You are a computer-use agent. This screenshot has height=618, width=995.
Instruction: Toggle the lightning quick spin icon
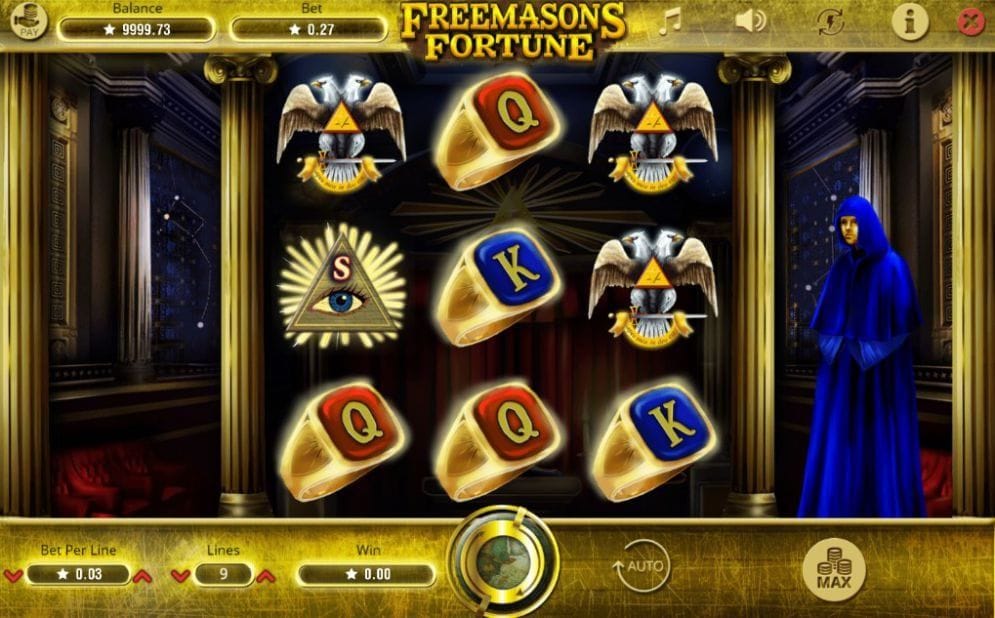coord(829,20)
